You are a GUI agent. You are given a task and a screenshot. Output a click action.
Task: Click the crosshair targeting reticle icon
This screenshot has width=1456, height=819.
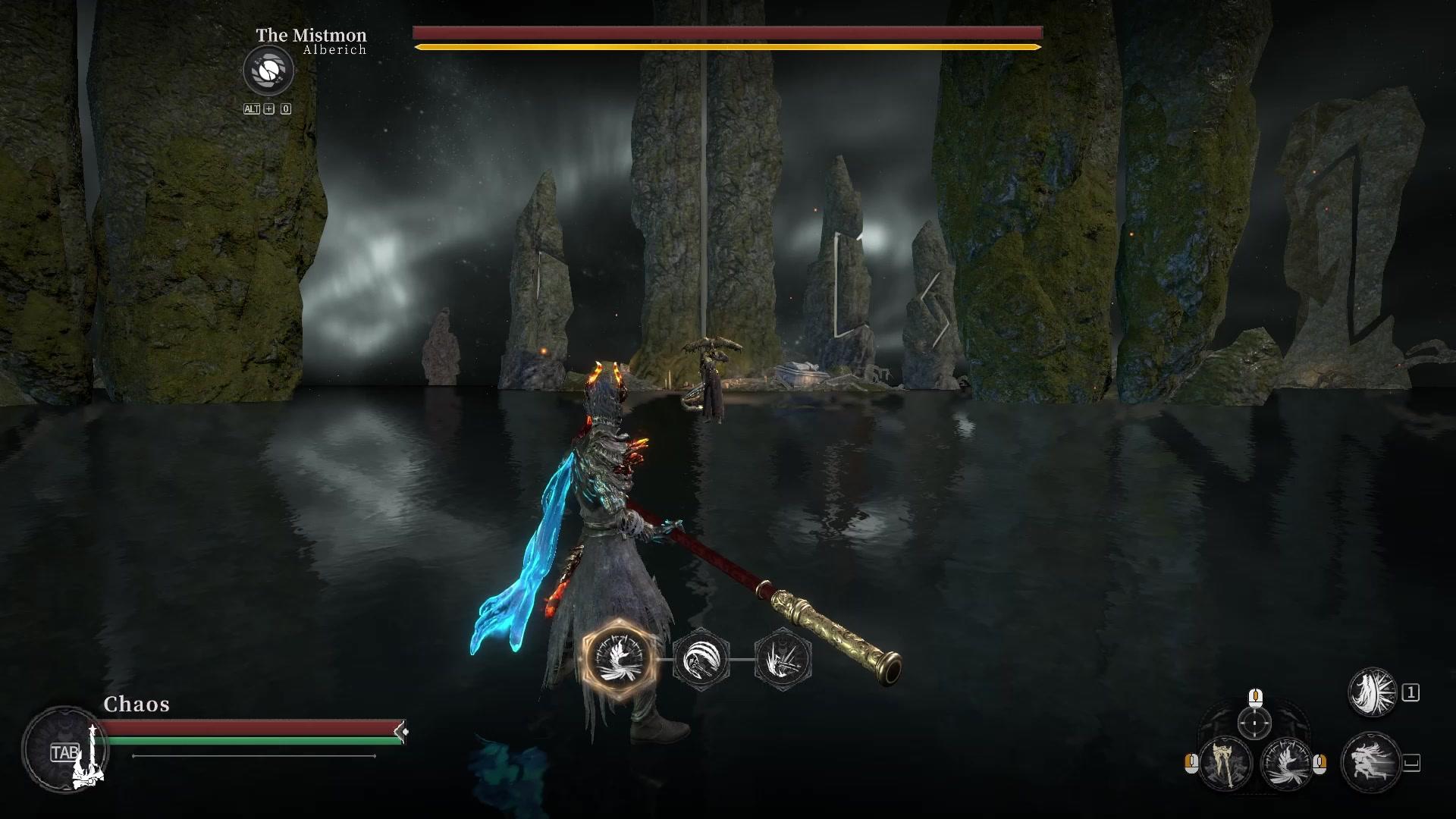pyautogui.click(x=1254, y=724)
